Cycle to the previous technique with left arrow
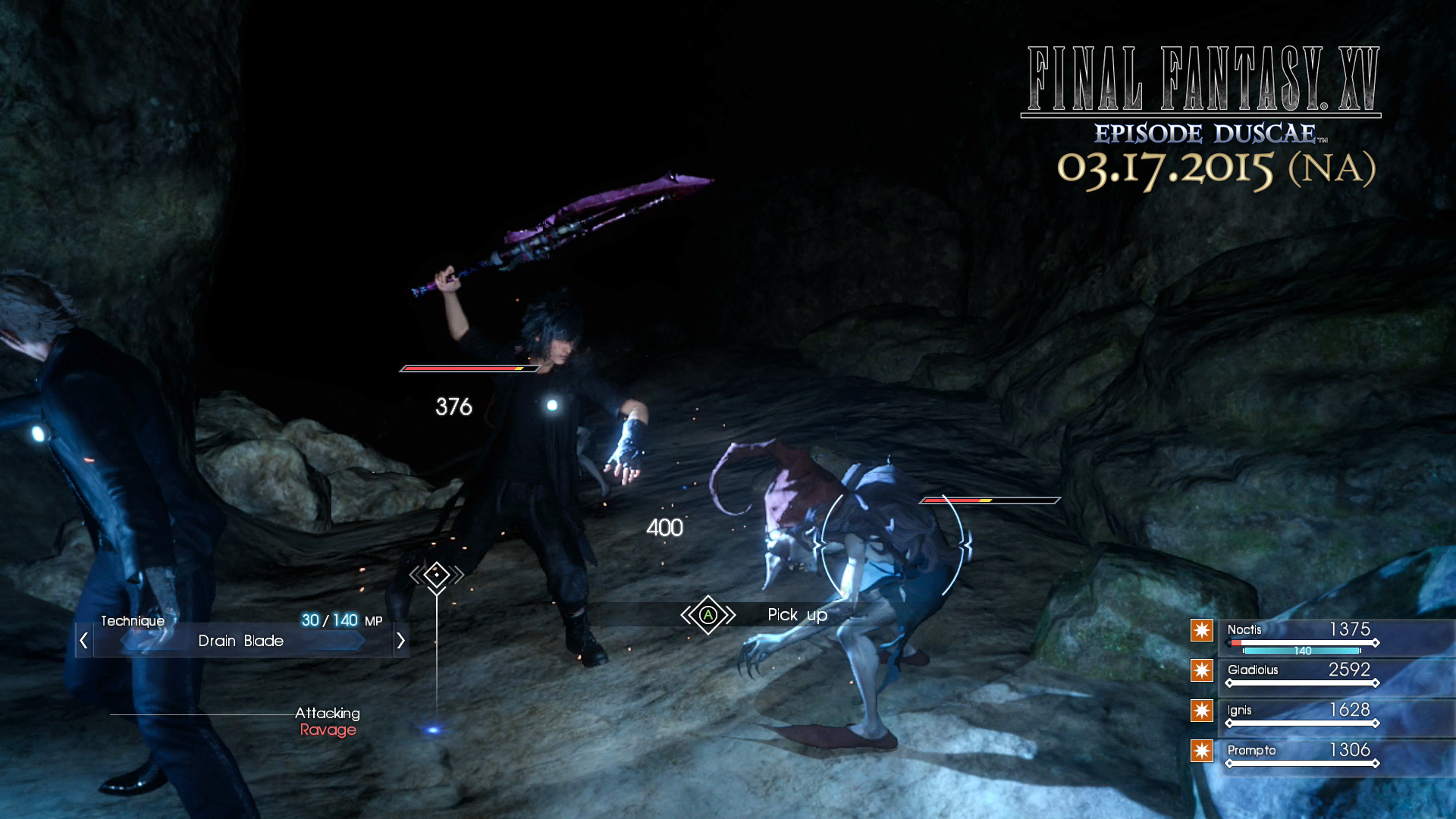1456x819 pixels. pyautogui.click(x=84, y=641)
